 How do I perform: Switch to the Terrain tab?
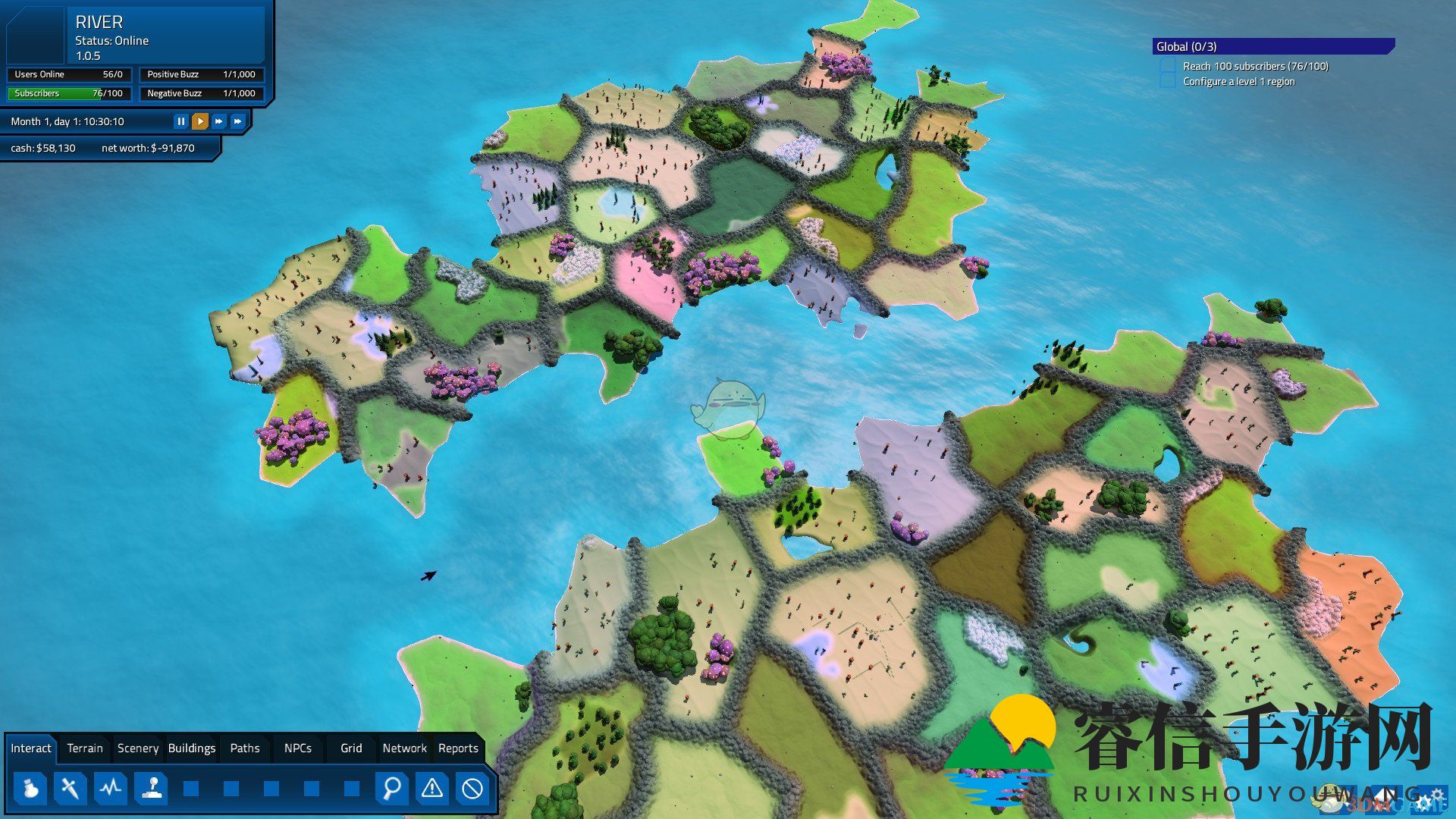[x=84, y=748]
